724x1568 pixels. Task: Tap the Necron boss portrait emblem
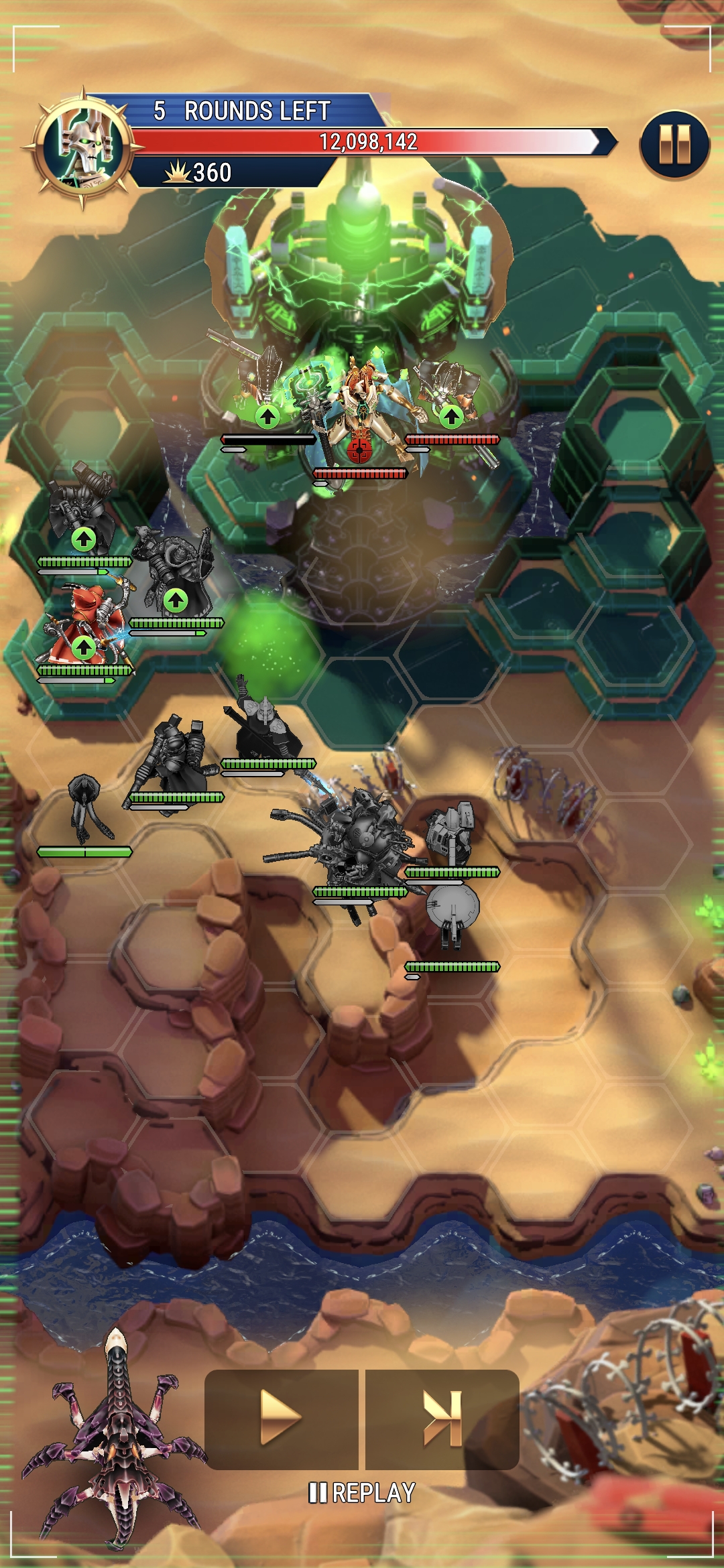[83, 147]
